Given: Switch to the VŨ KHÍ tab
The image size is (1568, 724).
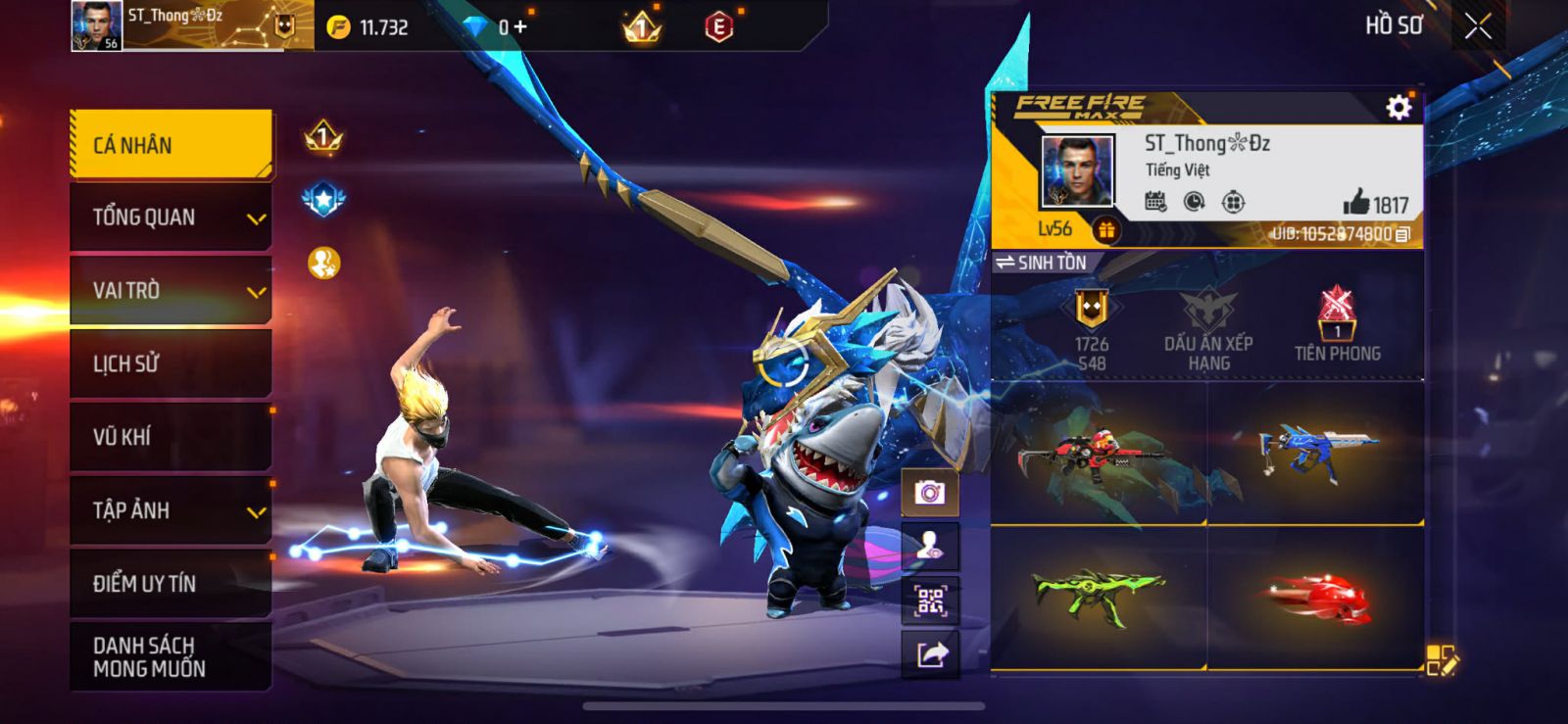Looking at the screenshot, I should click(x=171, y=437).
